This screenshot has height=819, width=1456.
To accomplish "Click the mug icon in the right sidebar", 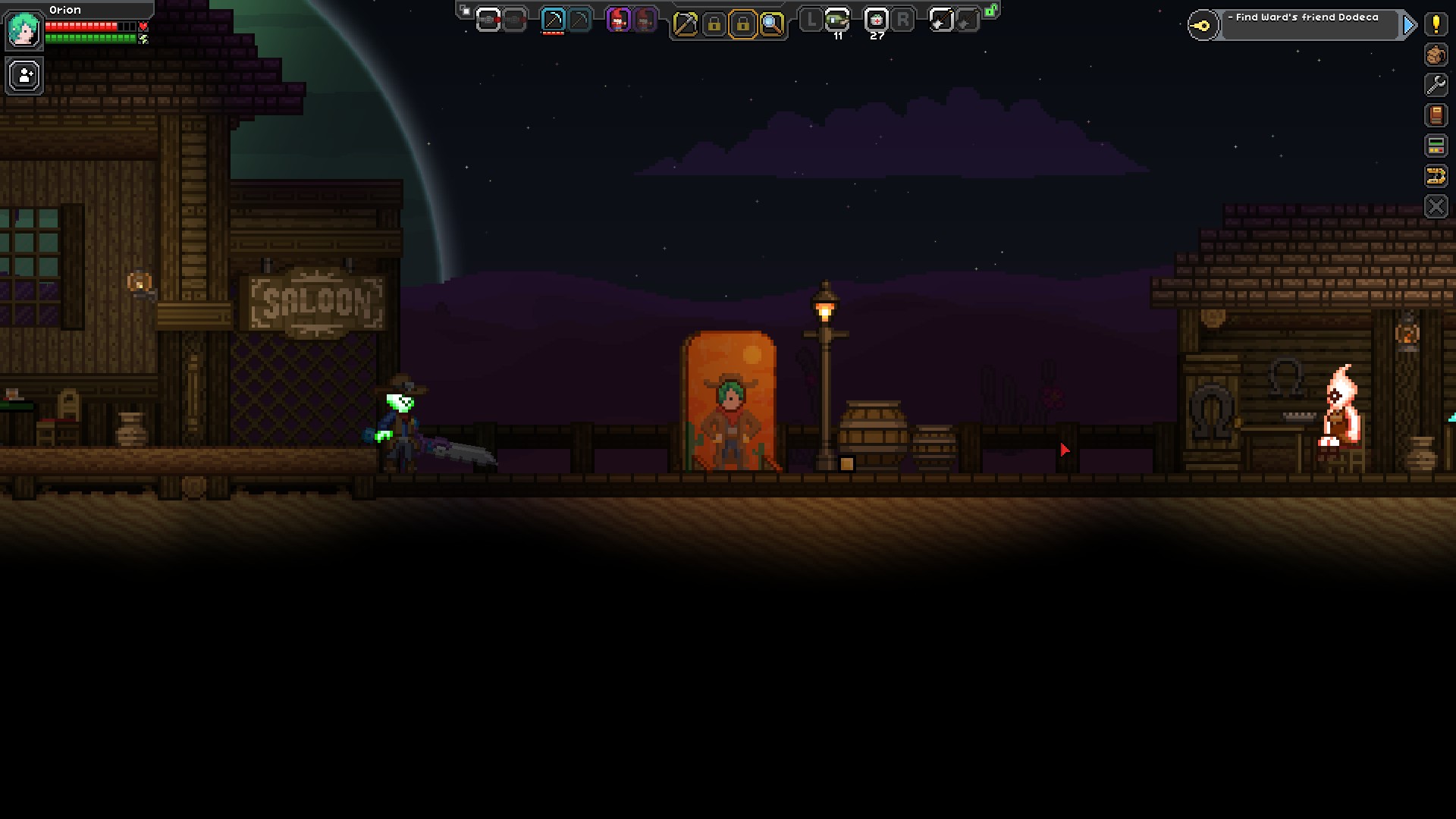I will click(x=1438, y=55).
